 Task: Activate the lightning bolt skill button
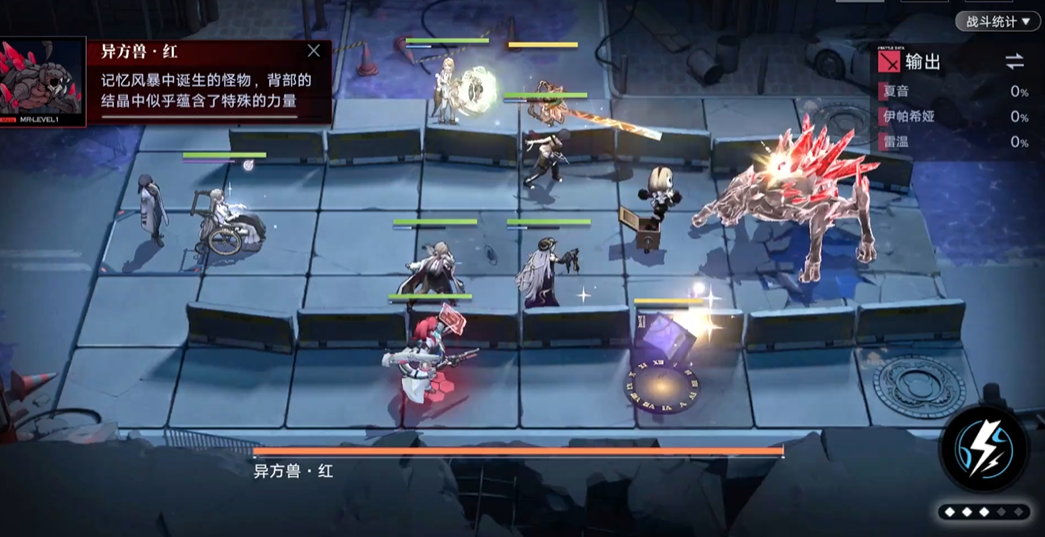[x=984, y=448]
